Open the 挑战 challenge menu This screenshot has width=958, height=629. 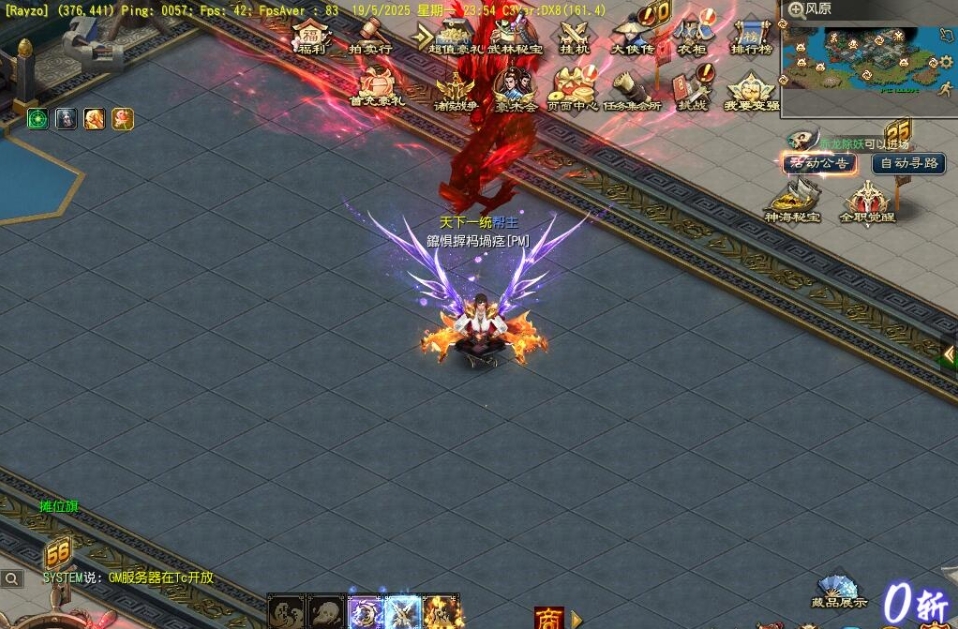click(692, 90)
